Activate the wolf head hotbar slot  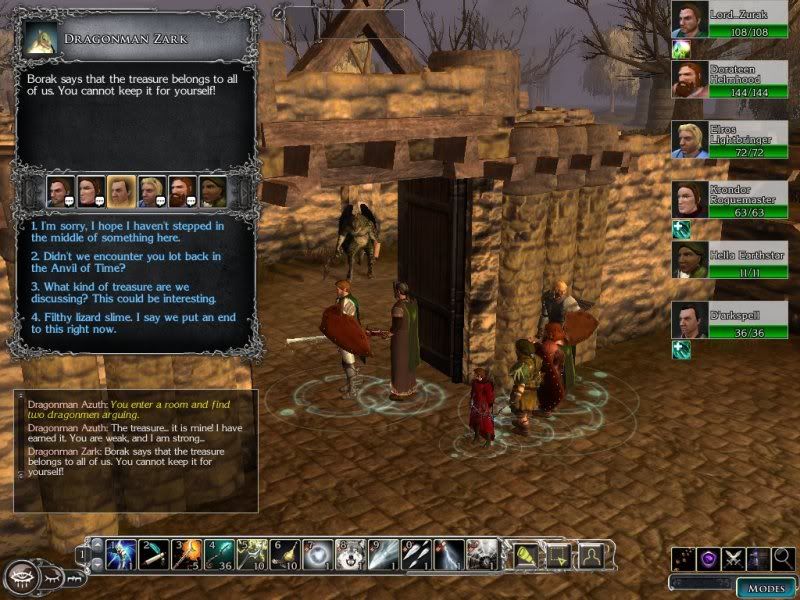[x=350, y=553]
